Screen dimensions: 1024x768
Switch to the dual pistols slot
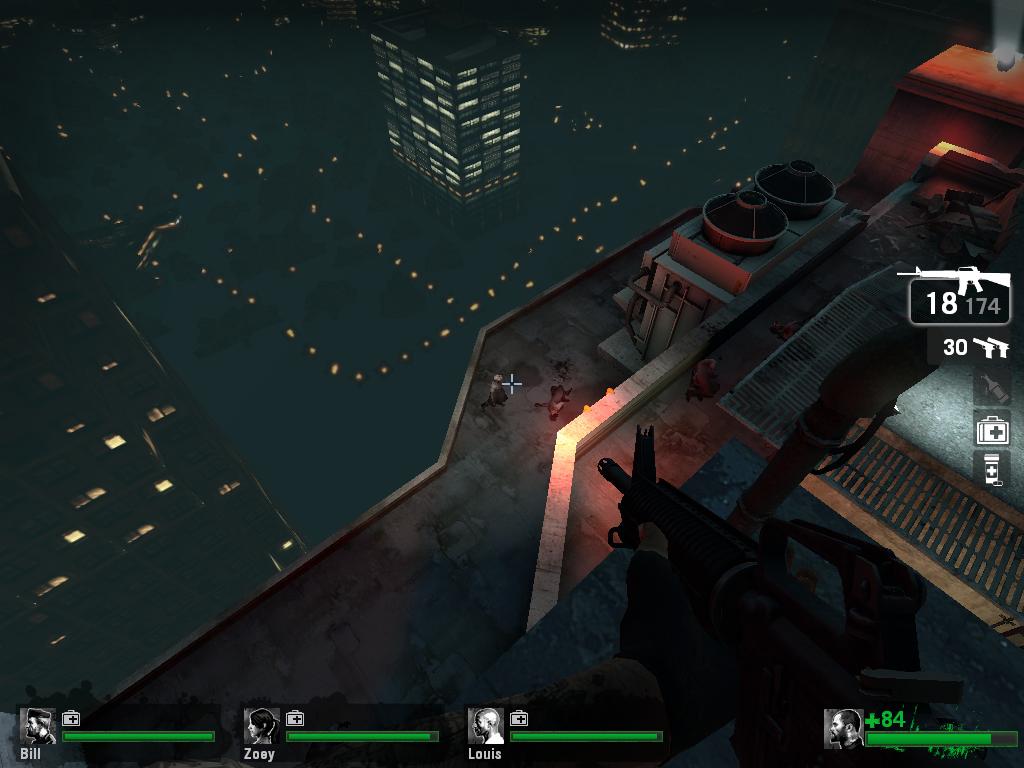pyautogui.click(x=968, y=348)
